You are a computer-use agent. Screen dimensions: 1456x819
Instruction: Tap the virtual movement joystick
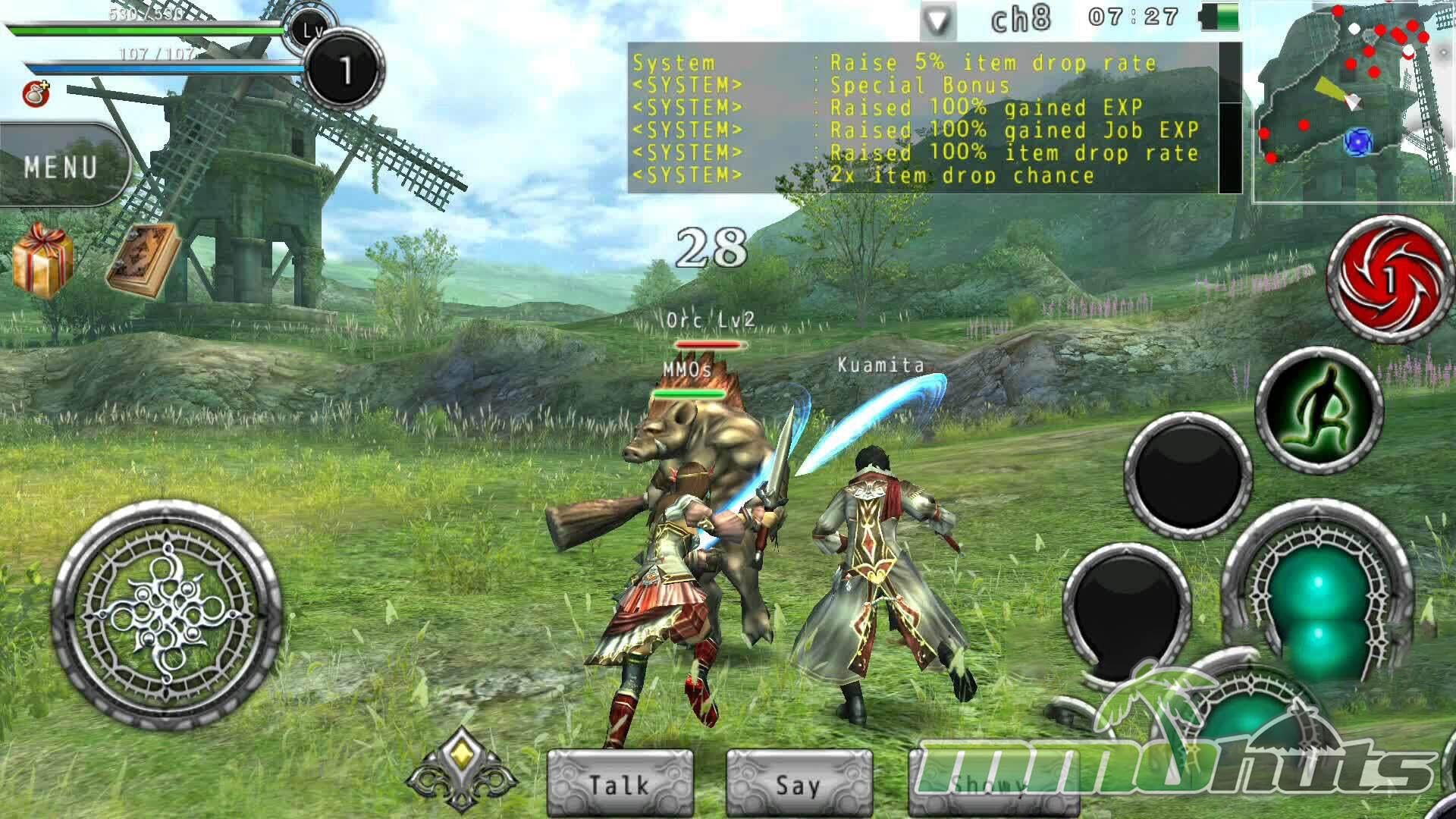coord(167,614)
